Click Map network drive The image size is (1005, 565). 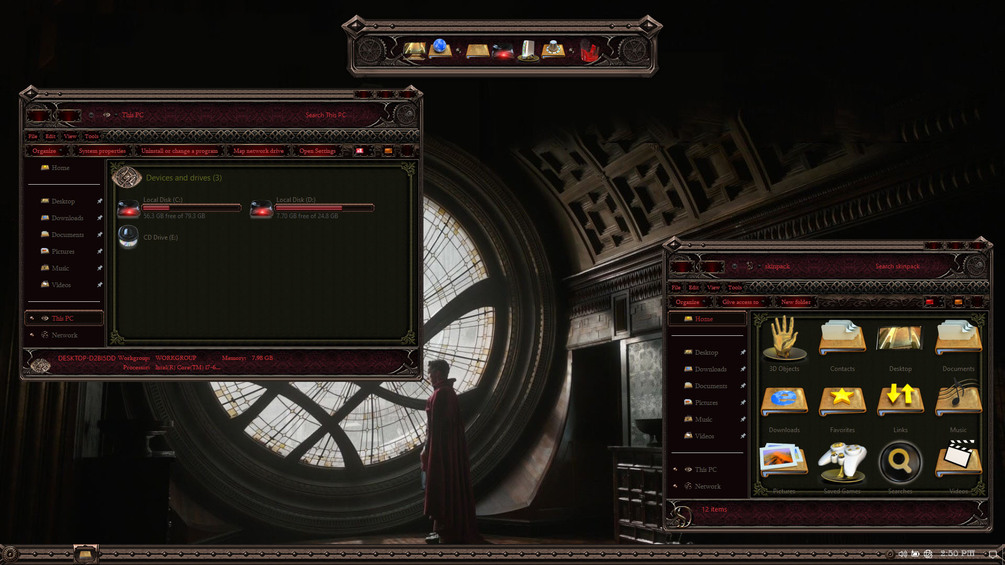coord(258,151)
